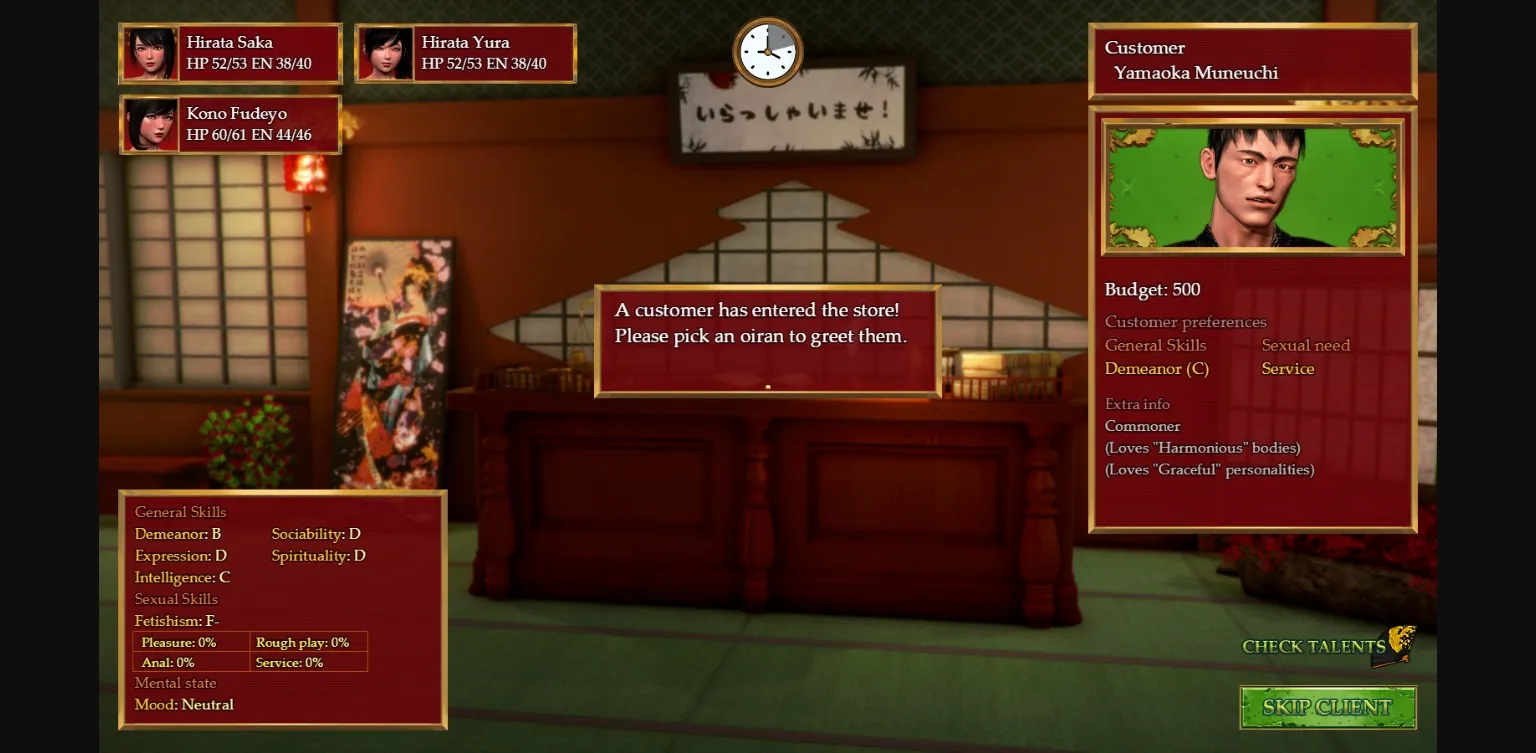This screenshot has height=753, width=1536.
Task: Choose Hirata Yura as the greeting oiran
Action: point(466,53)
